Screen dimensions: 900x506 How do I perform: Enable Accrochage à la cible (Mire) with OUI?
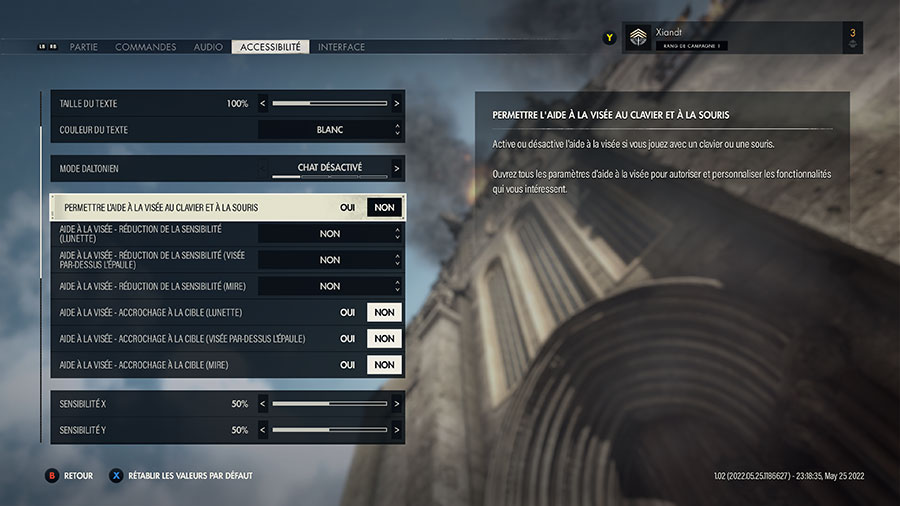(x=347, y=365)
